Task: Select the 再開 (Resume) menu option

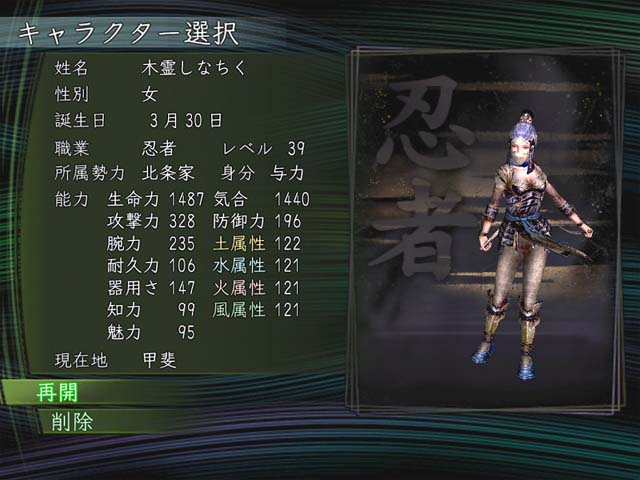Action: tap(58, 392)
